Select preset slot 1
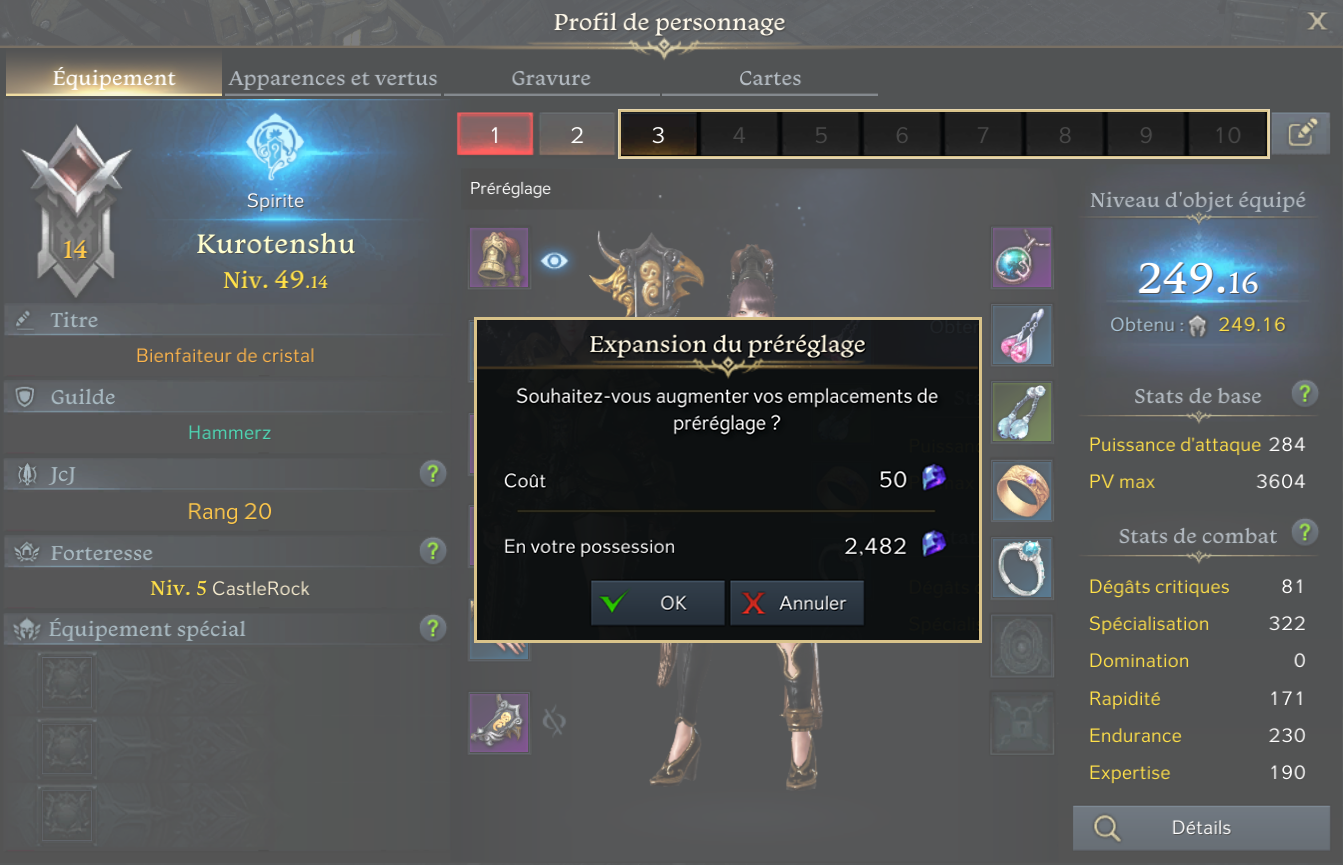This screenshot has height=865, width=1343. coord(495,134)
